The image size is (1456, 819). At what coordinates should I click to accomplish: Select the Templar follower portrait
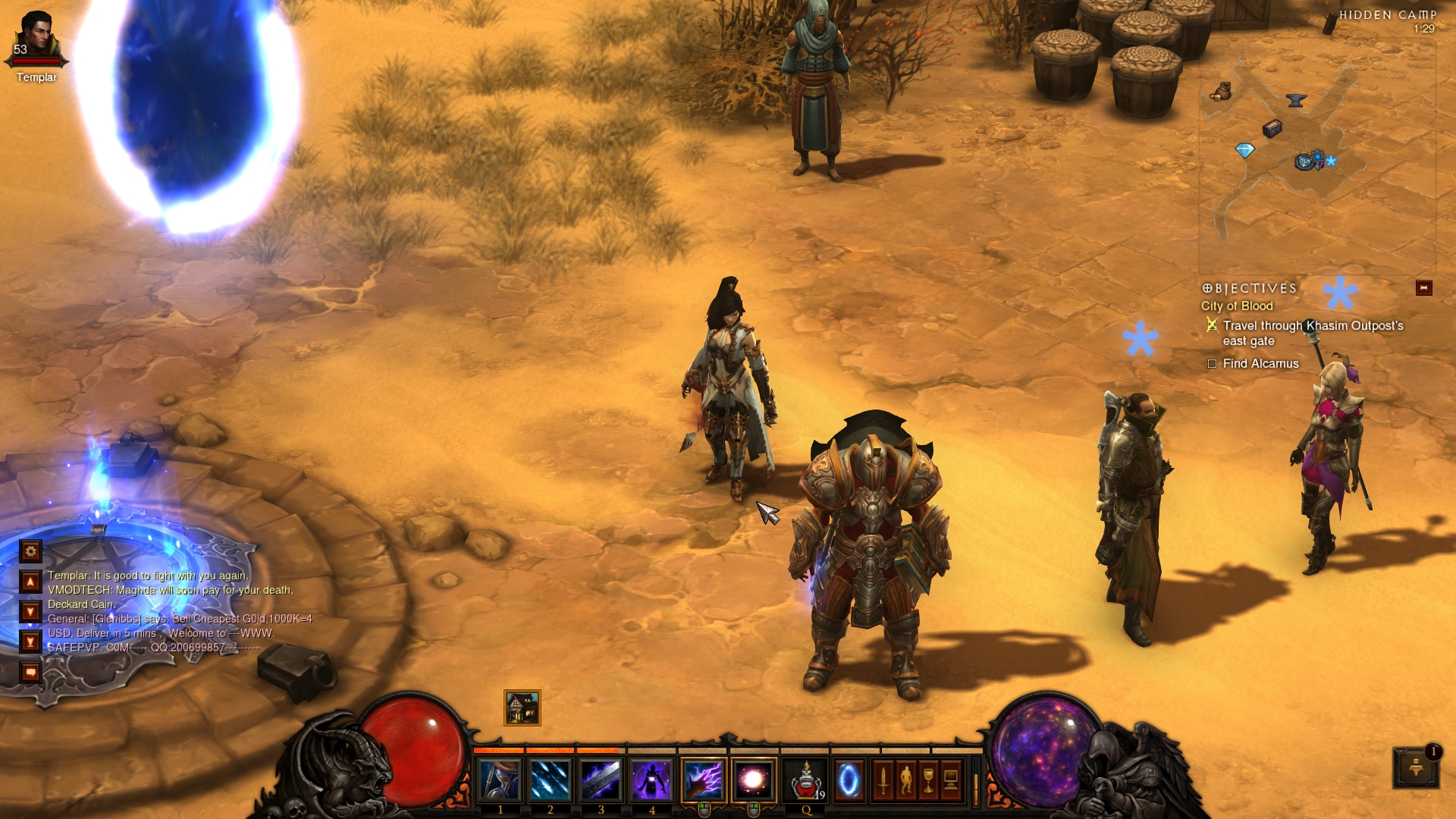[x=36, y=38]
